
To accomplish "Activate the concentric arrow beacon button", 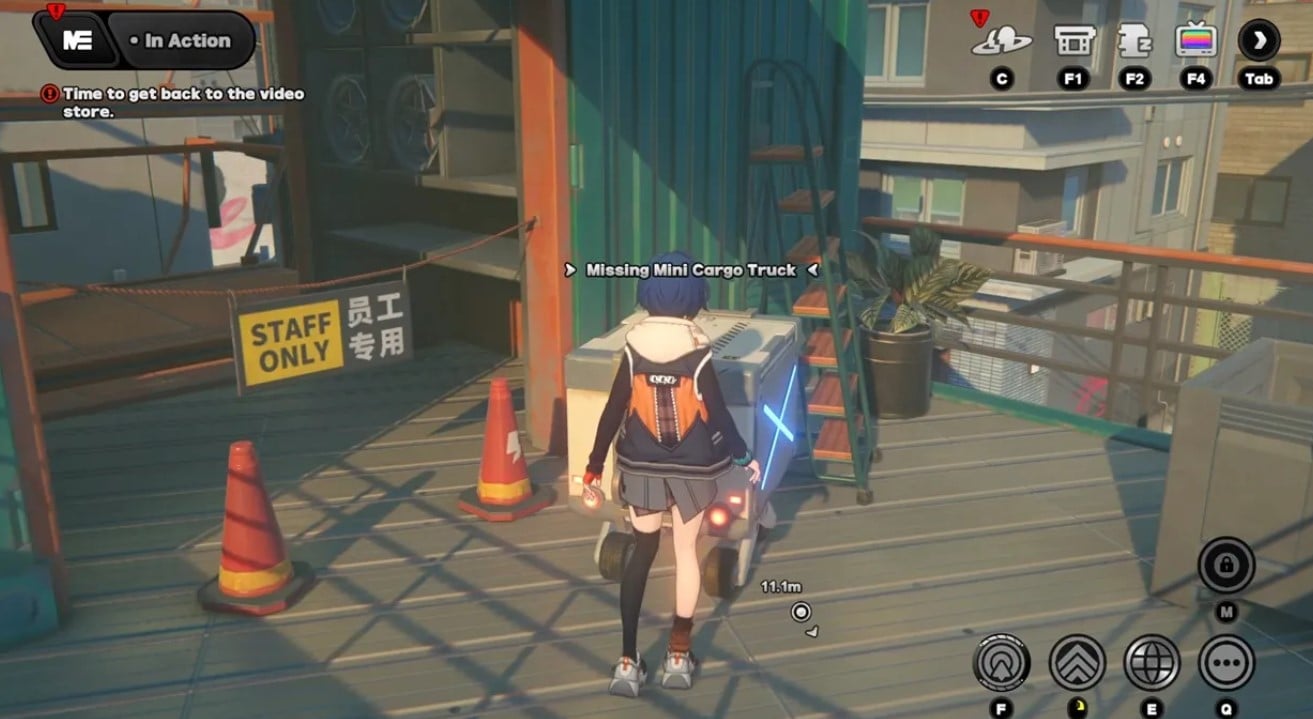I will (1002, 662).
